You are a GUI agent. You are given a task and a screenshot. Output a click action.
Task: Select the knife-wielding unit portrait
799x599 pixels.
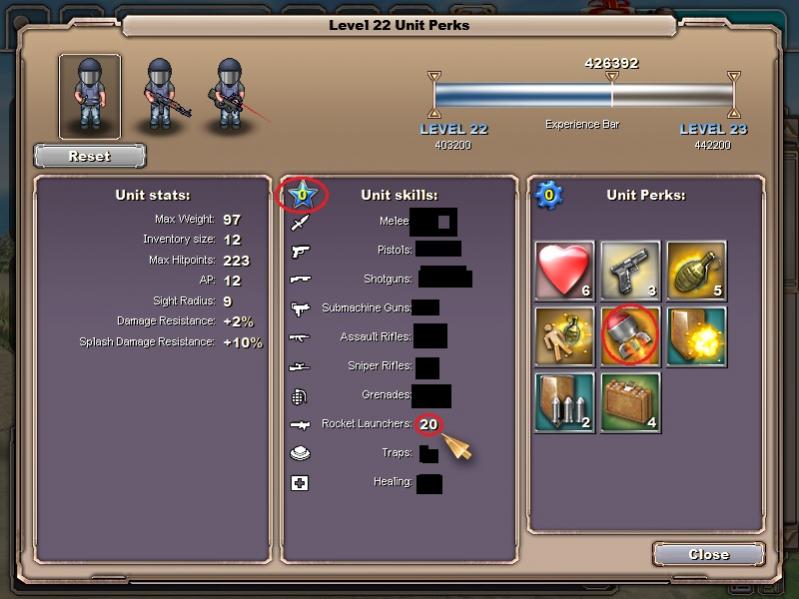tap(90, 96)
